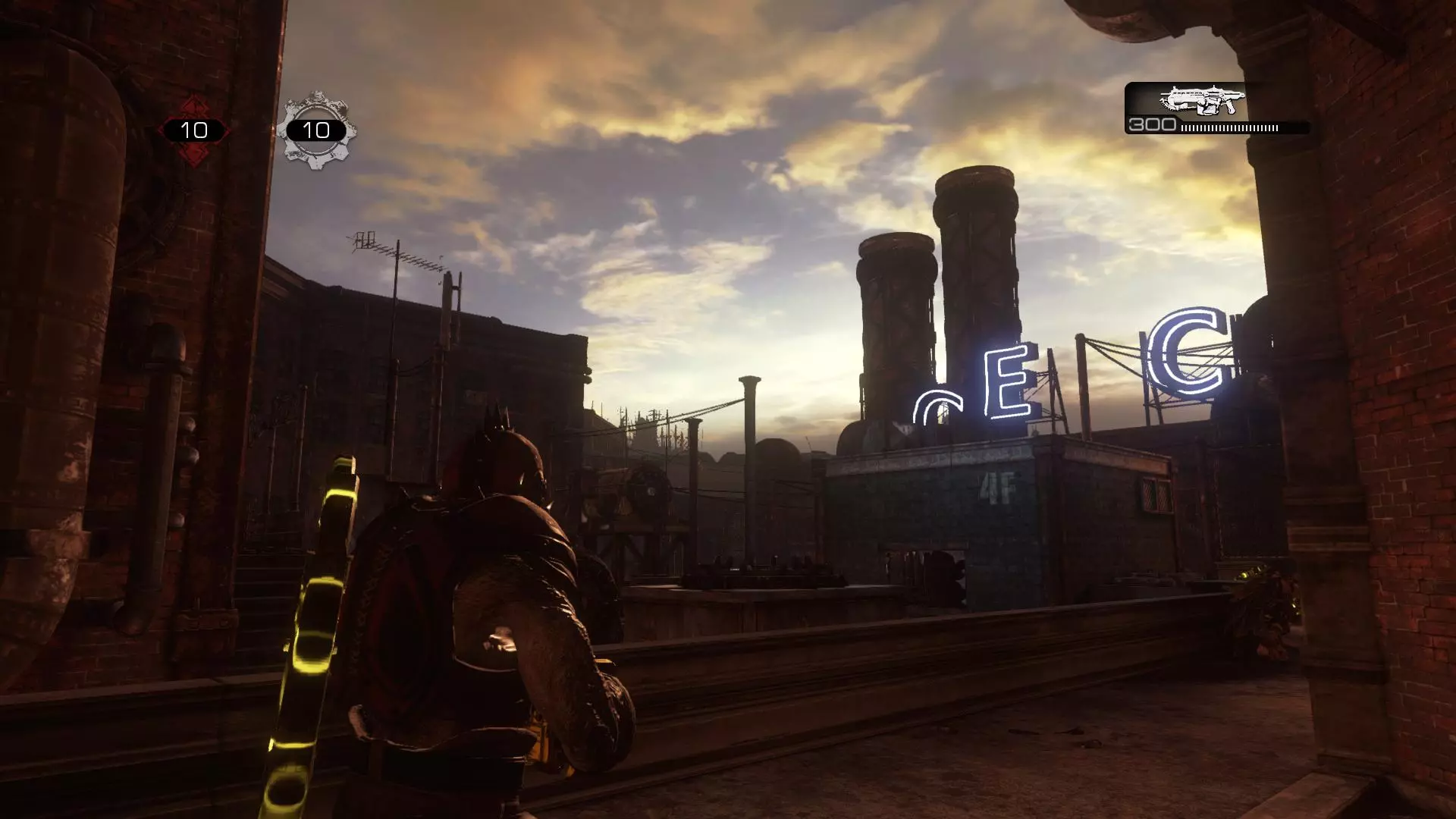This screenshot has height=819, width=1456.
Task: Click the Lancer rifle weapon icon
Action: 1202,100
